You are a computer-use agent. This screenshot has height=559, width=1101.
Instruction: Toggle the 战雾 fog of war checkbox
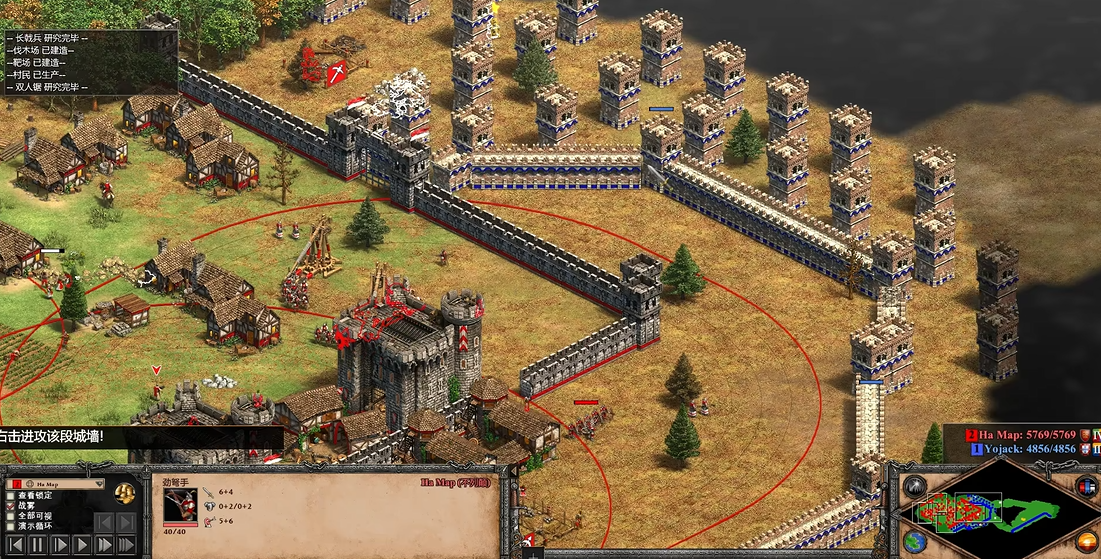(x=12, y=505)
